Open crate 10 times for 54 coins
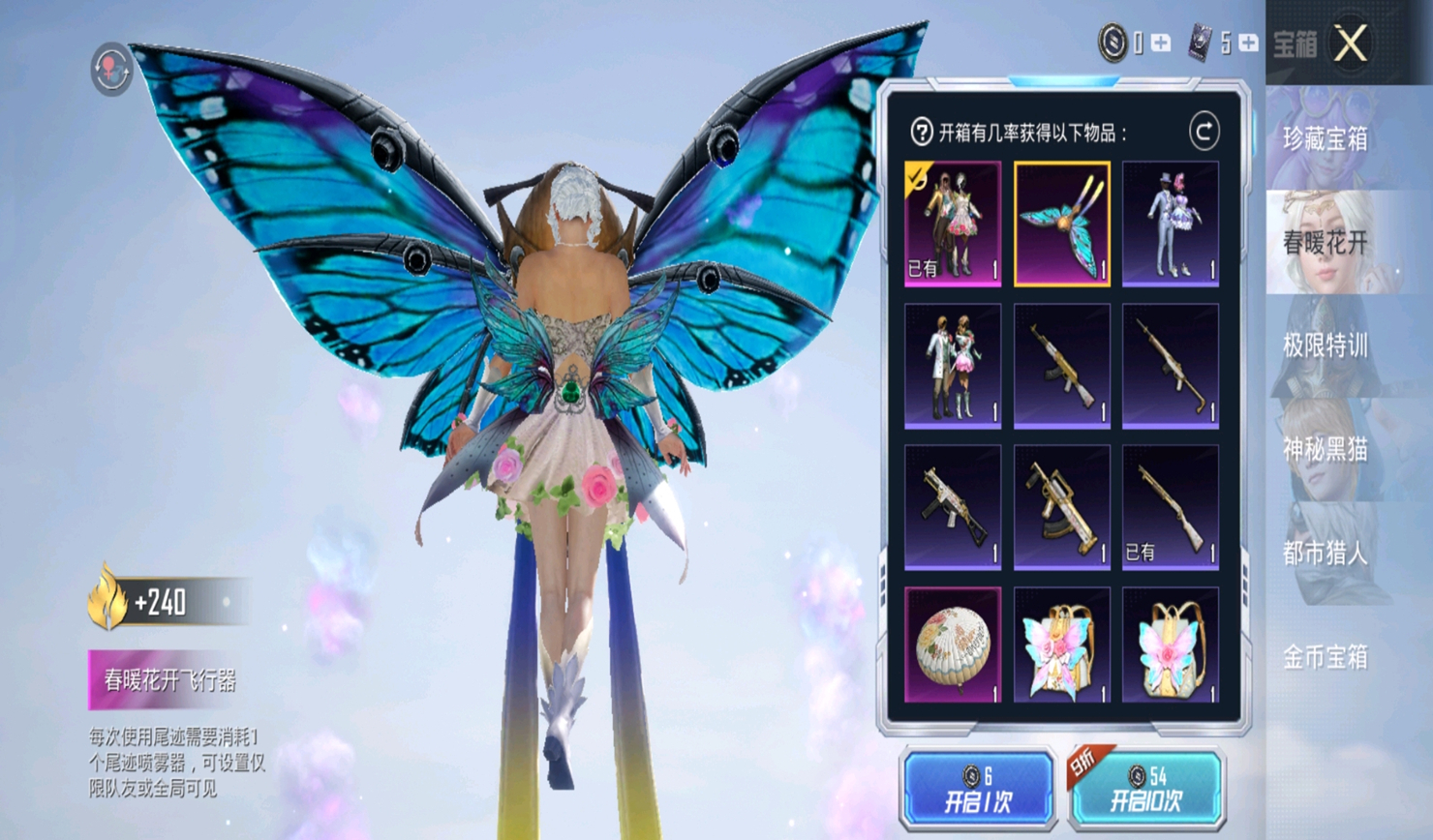This screenshot has height=840, width=1433. (1146, 789)
